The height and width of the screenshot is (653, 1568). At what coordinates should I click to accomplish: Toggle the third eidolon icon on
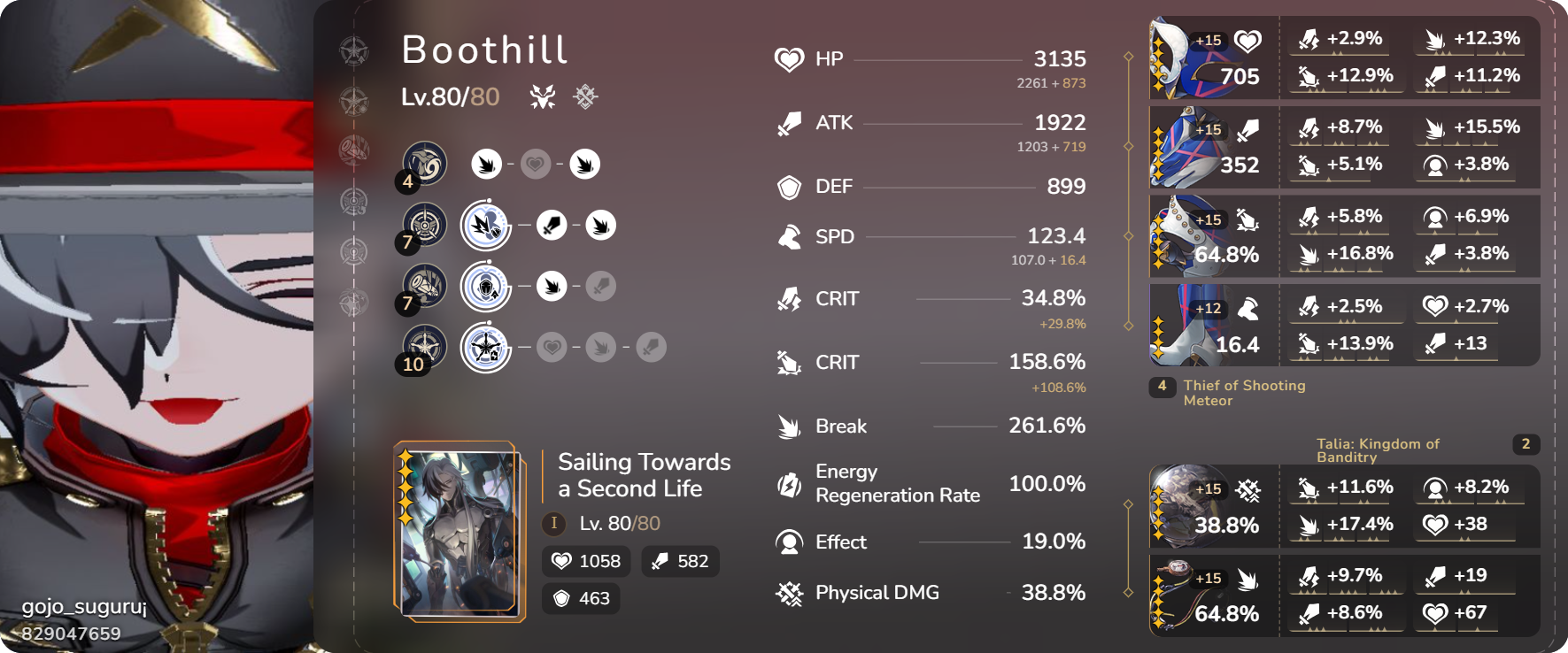354,149
